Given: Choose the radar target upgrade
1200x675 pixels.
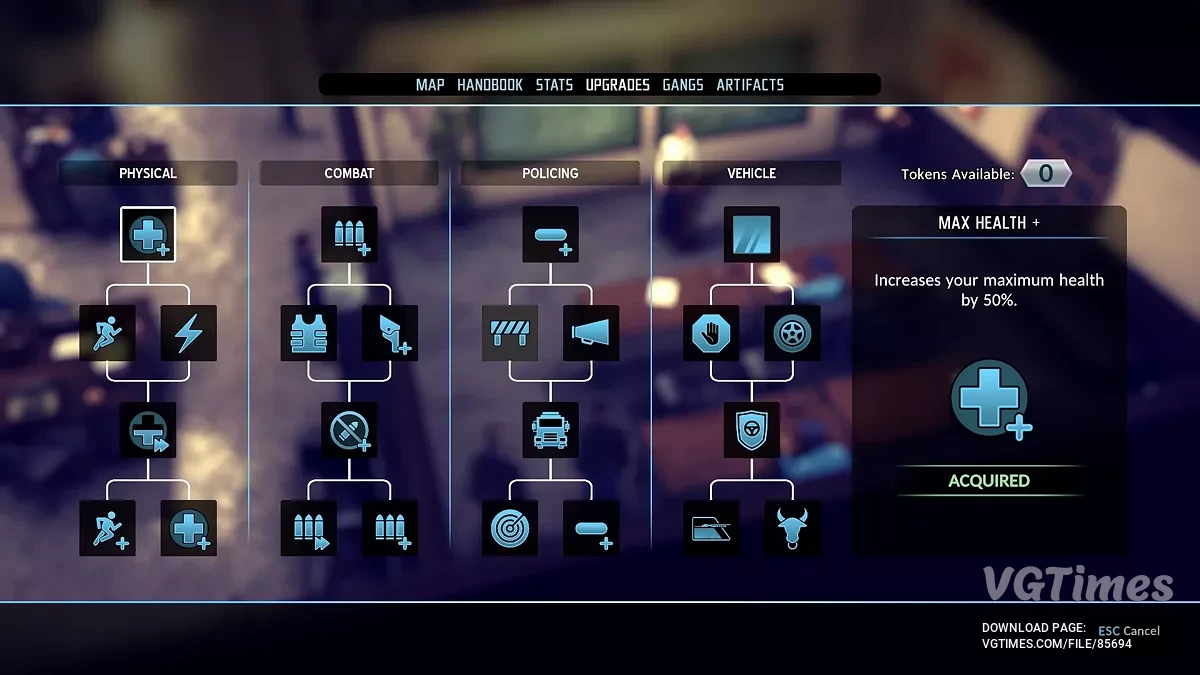Looking at the screenshot, I should [510, 528].
